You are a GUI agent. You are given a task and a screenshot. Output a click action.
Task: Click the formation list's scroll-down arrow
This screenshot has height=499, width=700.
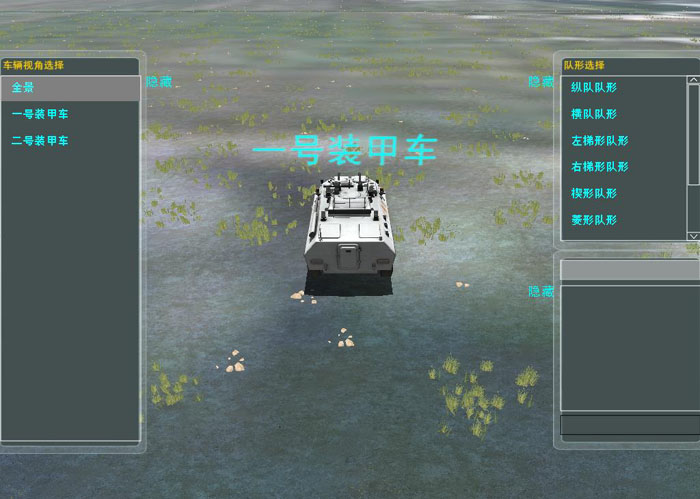coord(693,235)
